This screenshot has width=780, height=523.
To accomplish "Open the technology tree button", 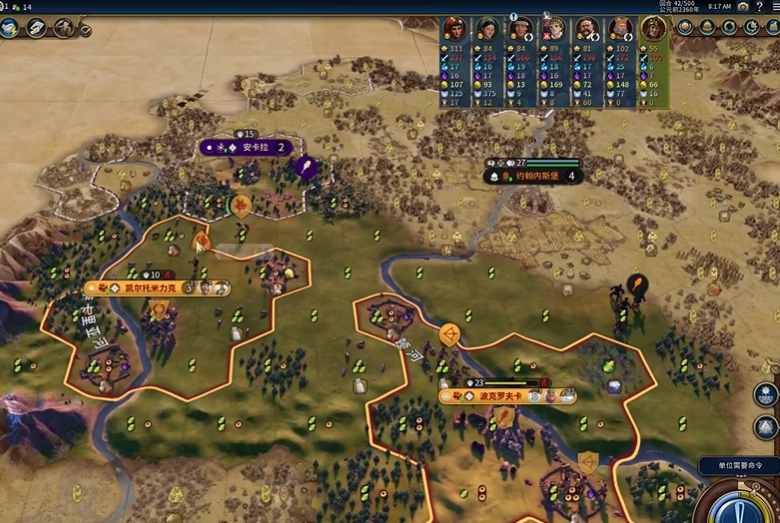I will pyautogui.click(x=10, y=27).
